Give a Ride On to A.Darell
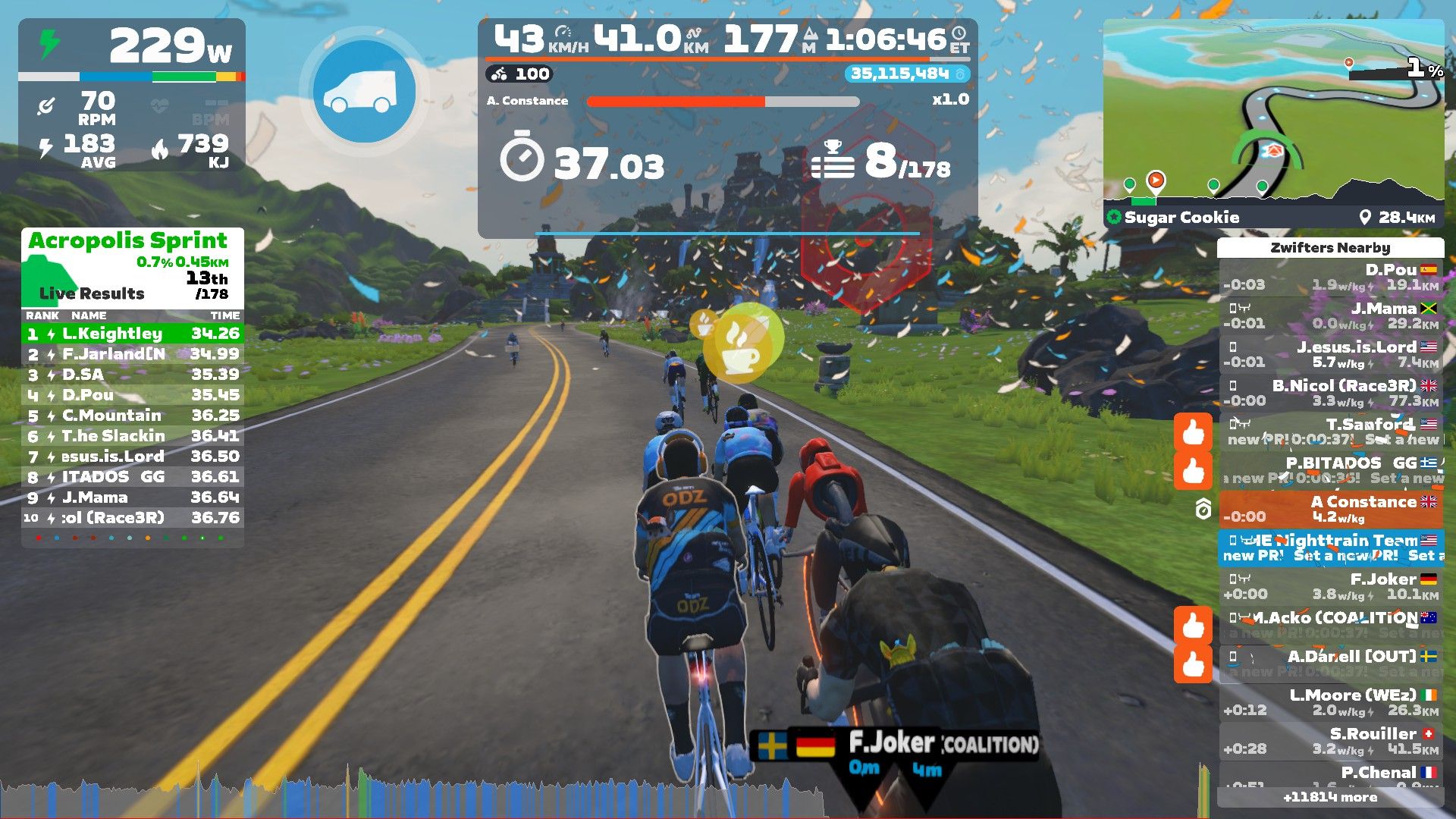Image resolution: width=1456 pixels, height=819 pixels. [x=1193, y=664]
